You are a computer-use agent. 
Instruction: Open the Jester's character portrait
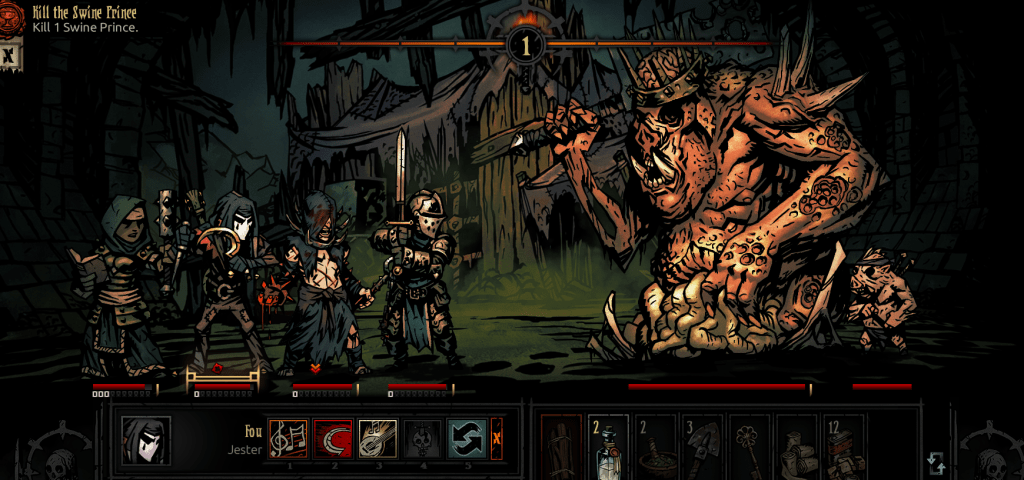(x=146, y=441)
